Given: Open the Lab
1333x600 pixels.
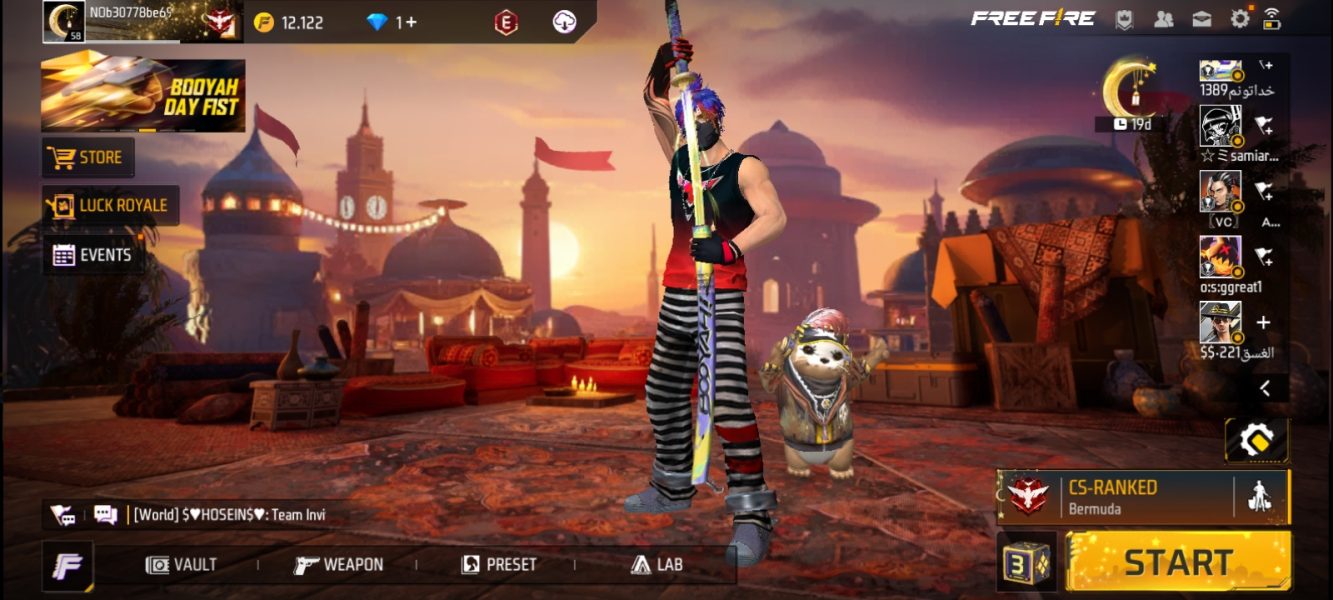Looking at the screenshot, I should pyautogui.click(x=657, y=565).
